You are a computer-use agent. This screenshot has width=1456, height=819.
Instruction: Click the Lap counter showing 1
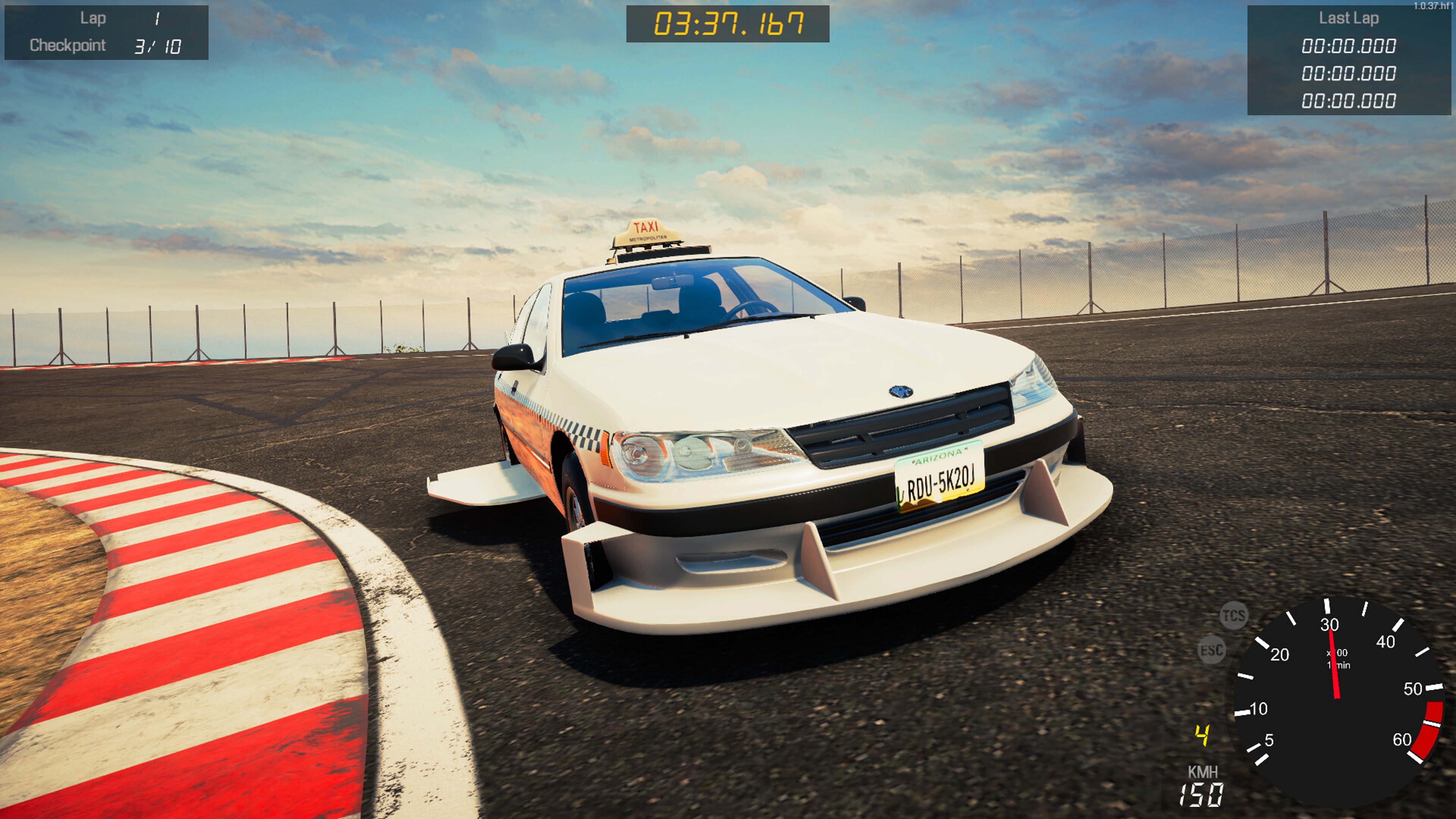157,17
